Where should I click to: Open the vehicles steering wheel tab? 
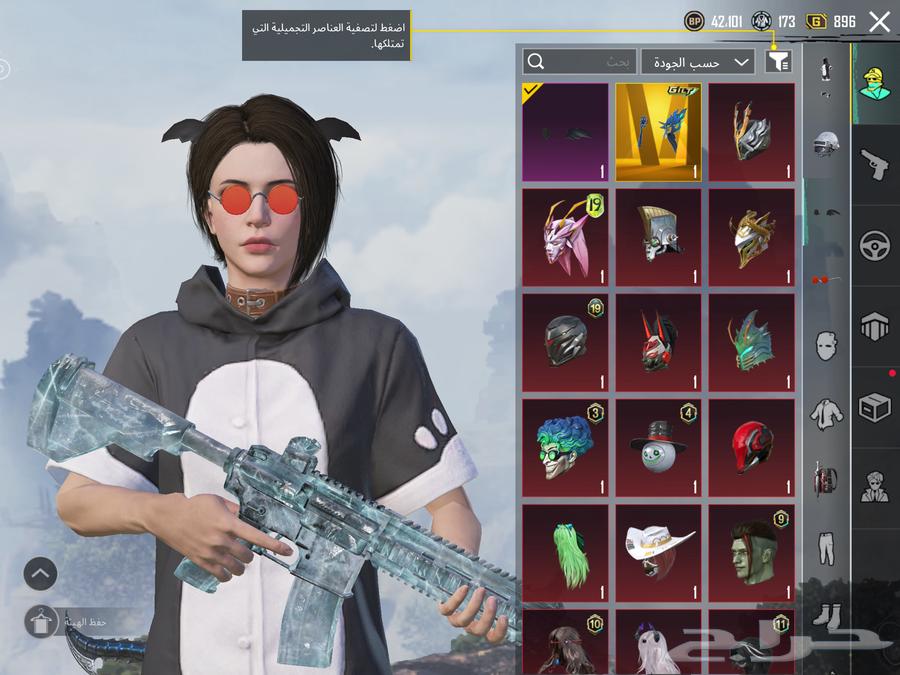[875, 246]
